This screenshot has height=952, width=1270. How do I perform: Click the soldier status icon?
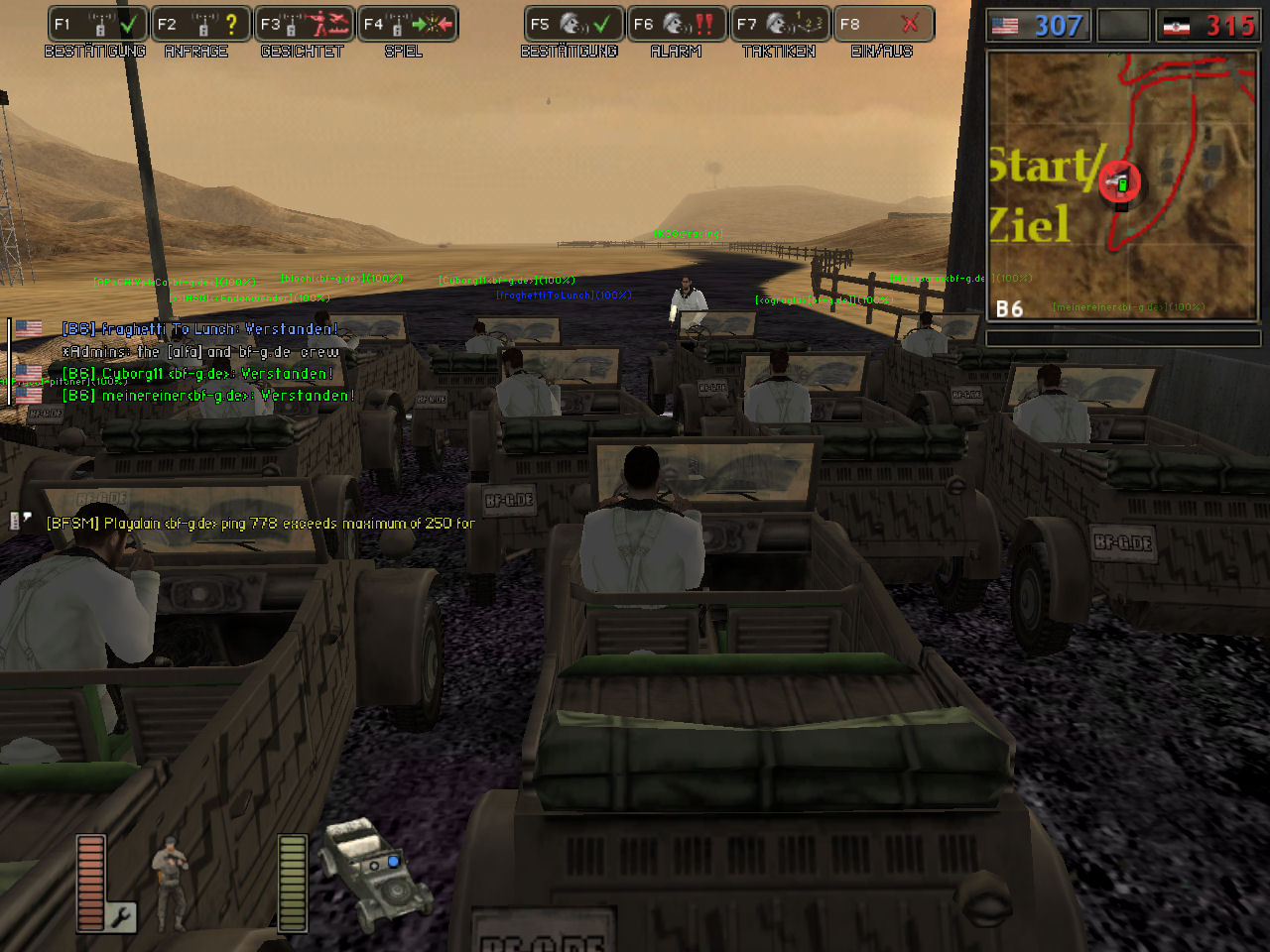pyautogui.click(x=170, y=869)
